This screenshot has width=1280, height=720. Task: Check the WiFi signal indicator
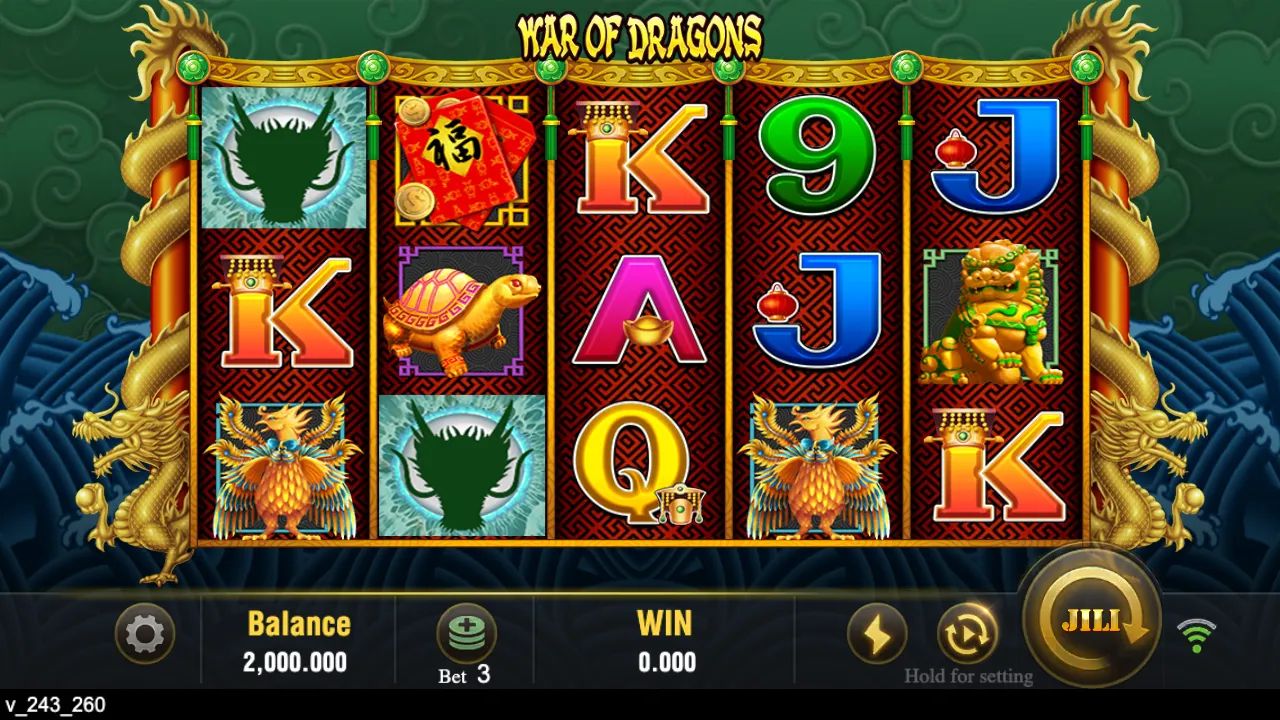[1197, 634]
